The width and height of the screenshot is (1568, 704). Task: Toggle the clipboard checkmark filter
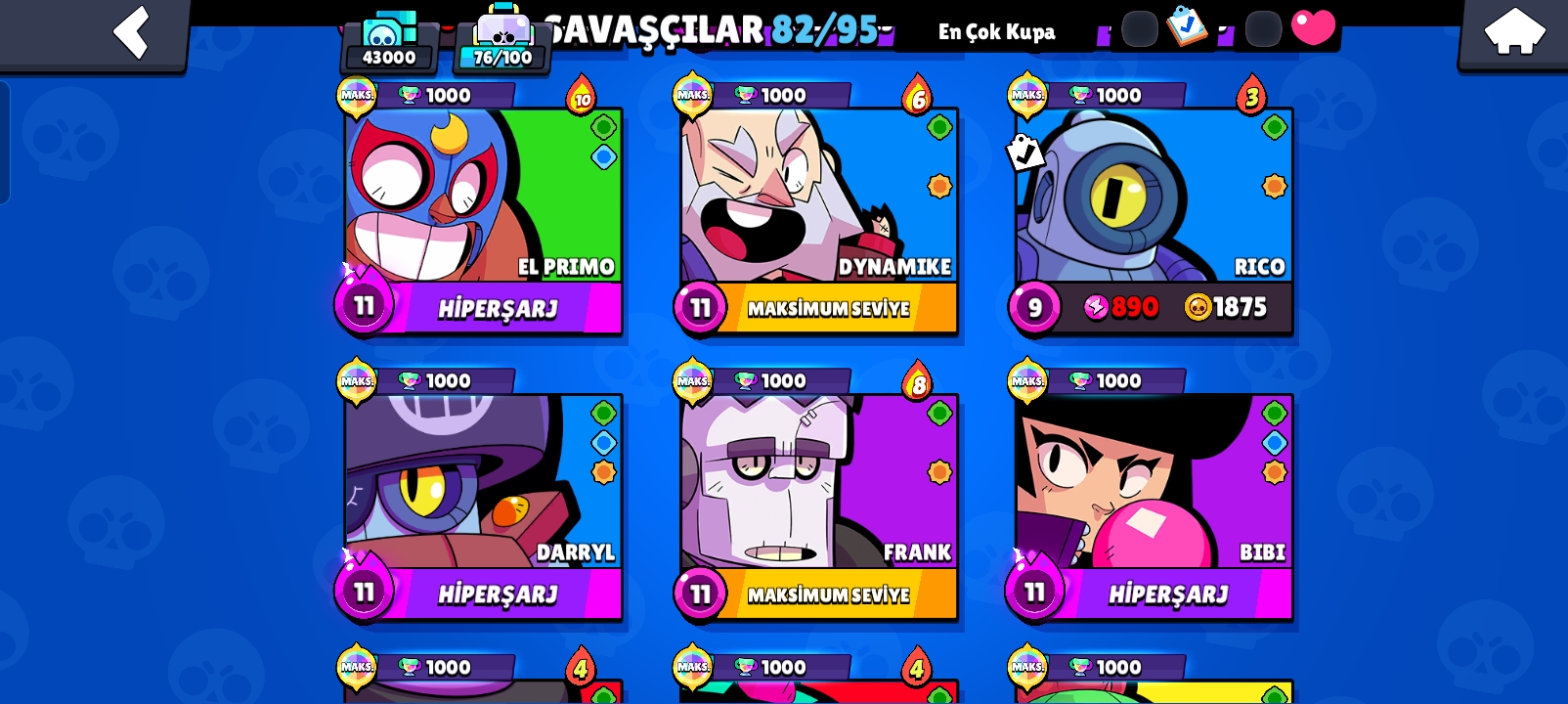(x=1188, y=26)
